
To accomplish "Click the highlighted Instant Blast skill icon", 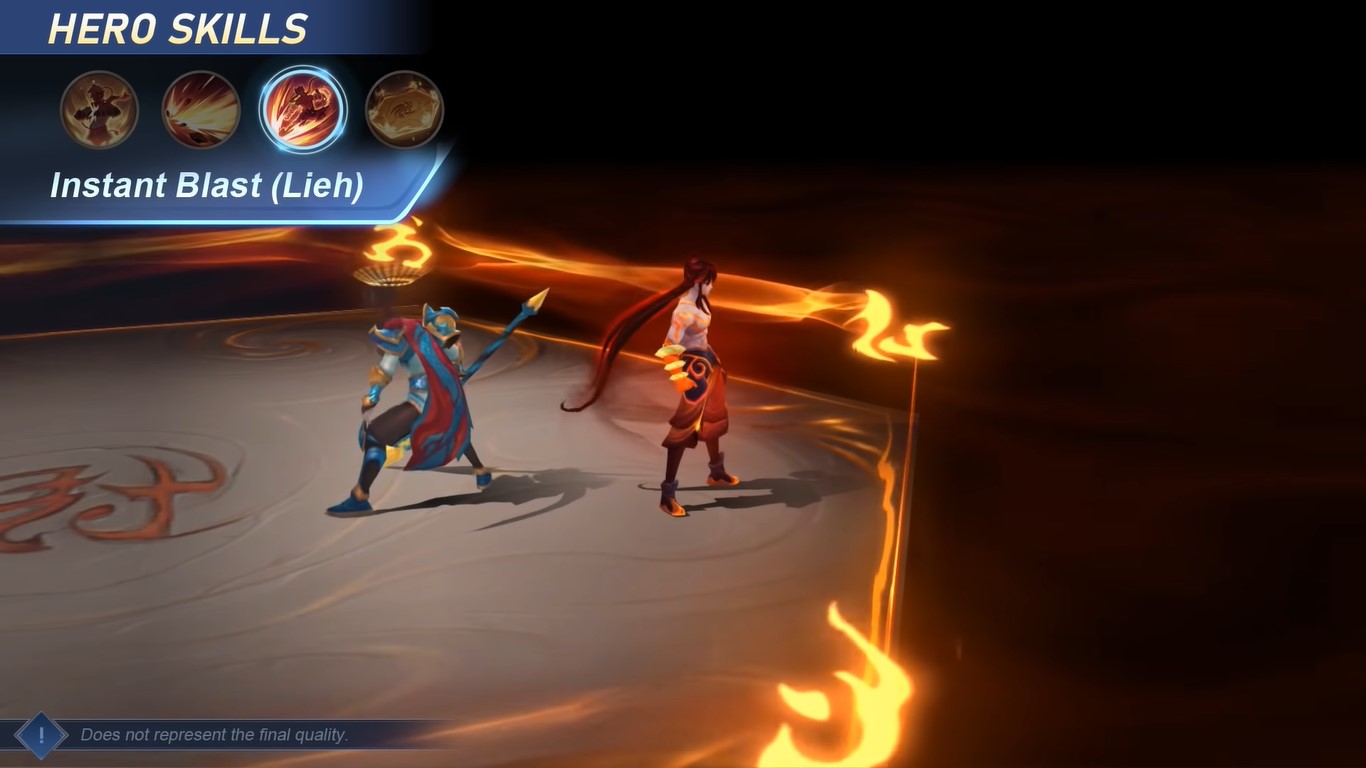I will click(x=303, y=108).
